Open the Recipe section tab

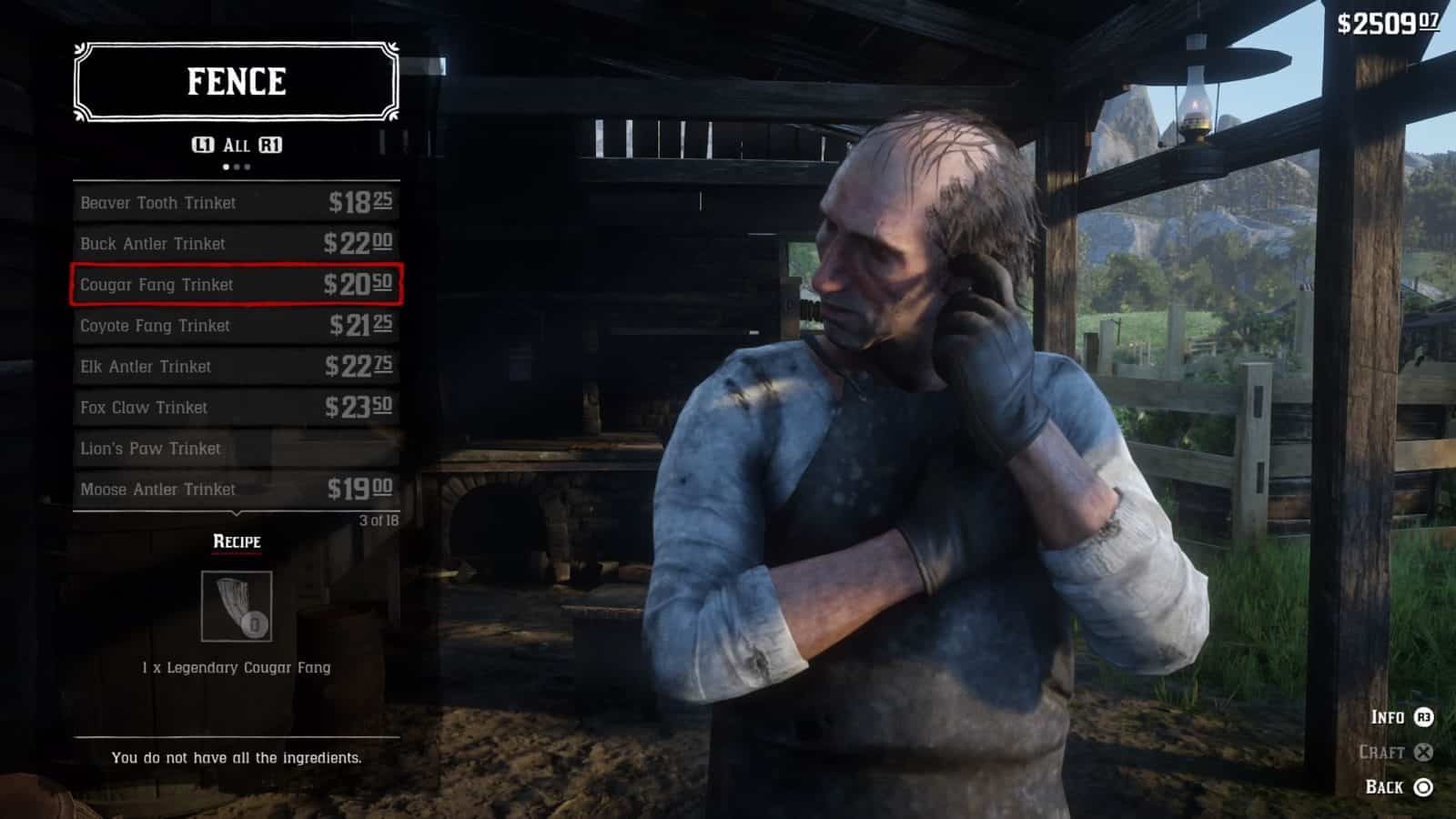pyautogui.click(x=235, y=541)
